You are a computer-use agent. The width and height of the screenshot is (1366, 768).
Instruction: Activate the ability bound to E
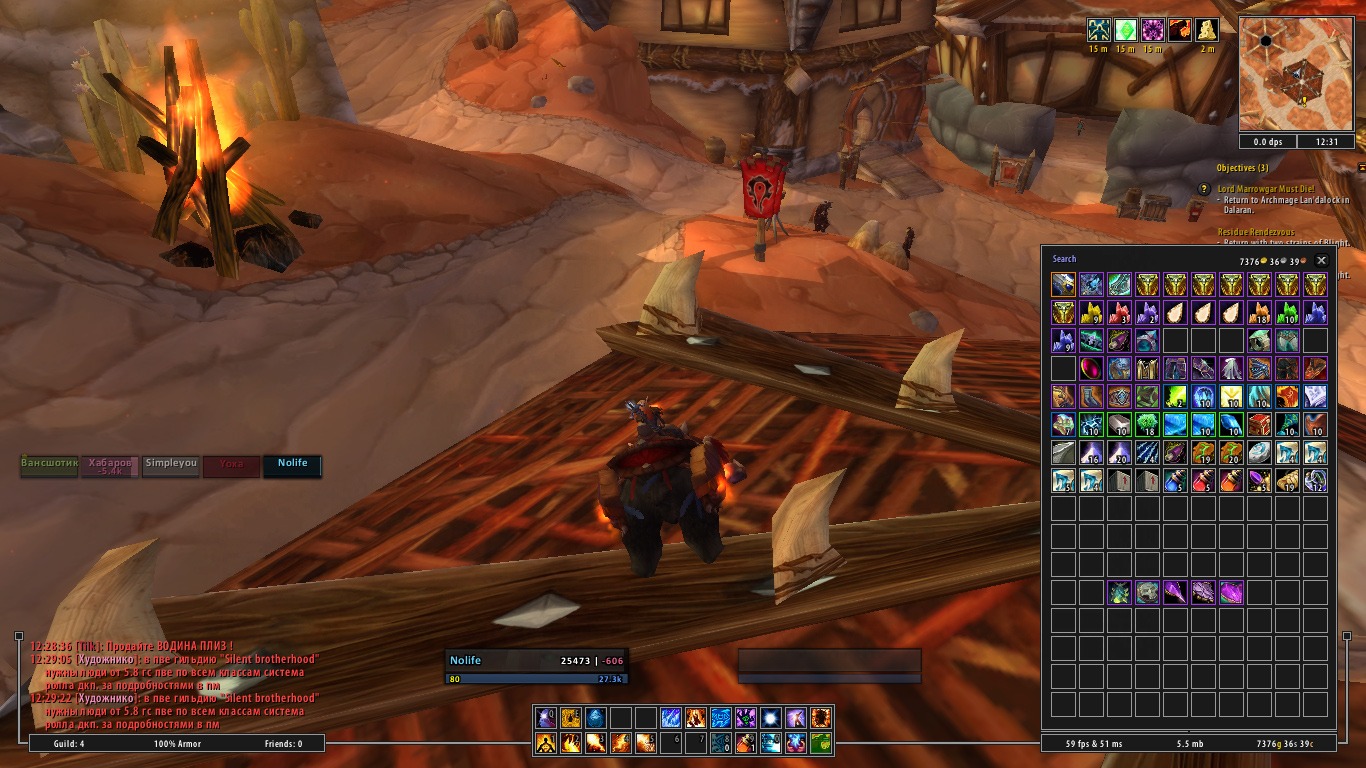click(570, 718)
